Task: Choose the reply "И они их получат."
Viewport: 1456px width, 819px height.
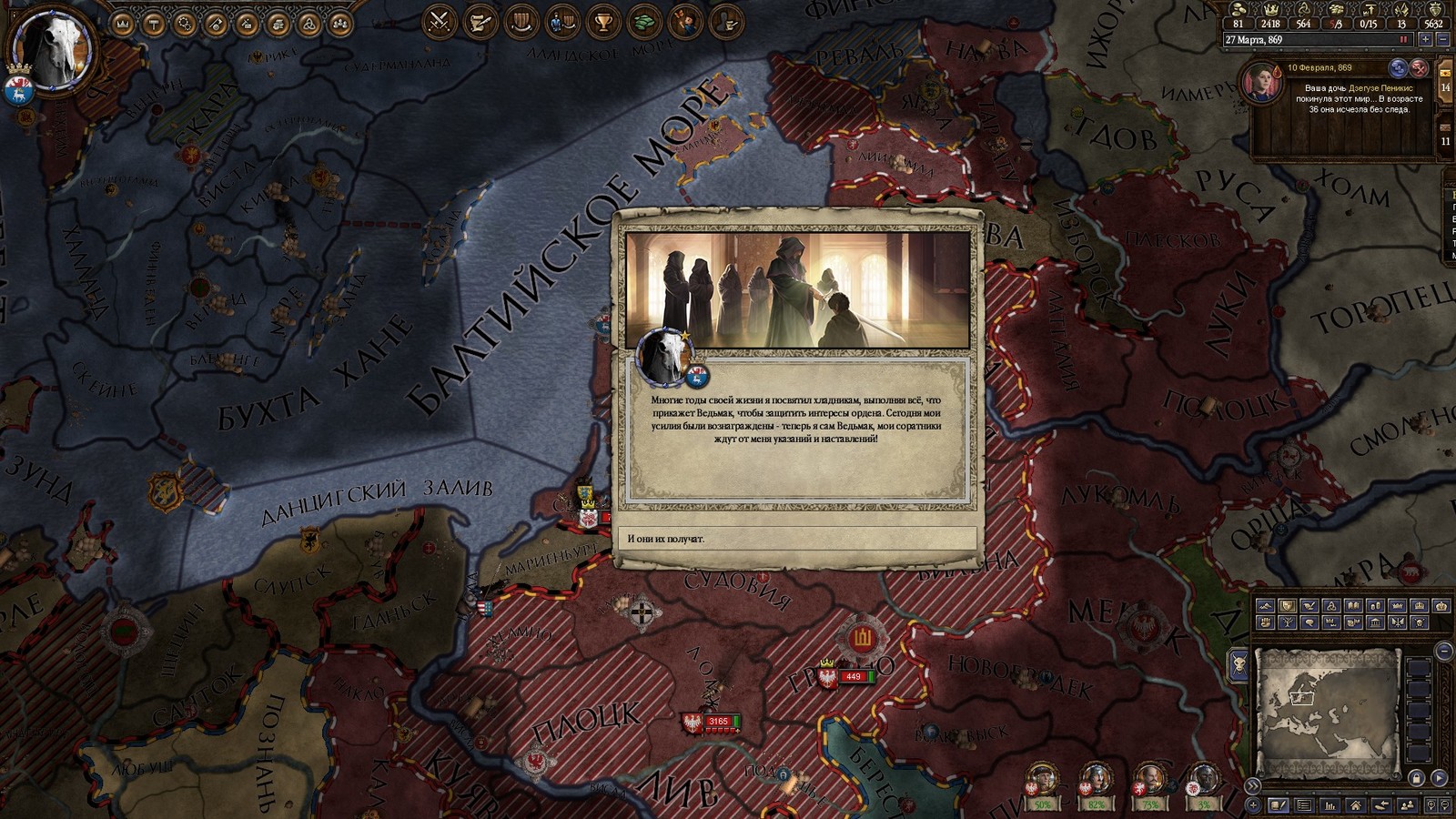Action: tap(796, 539)
